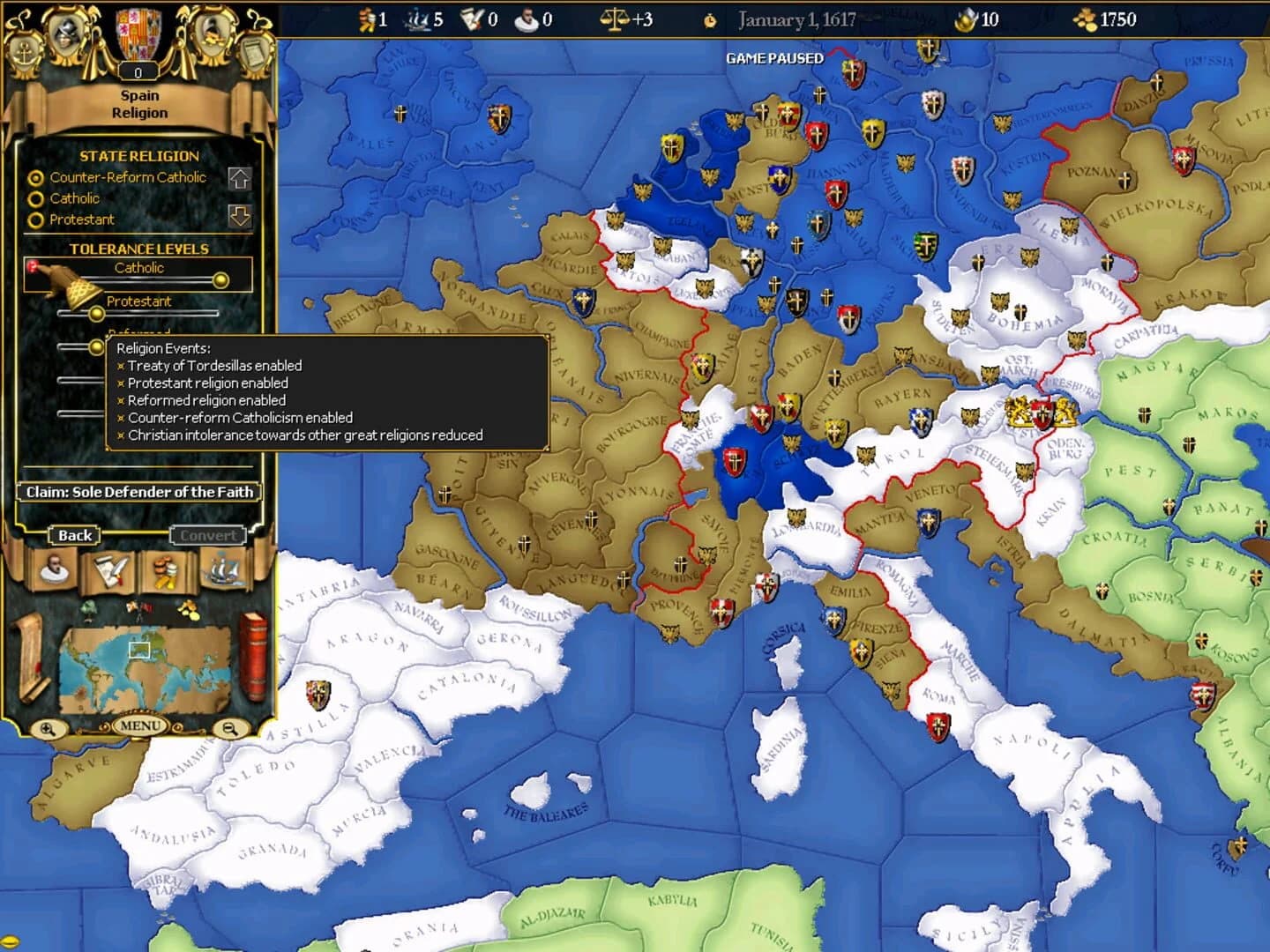Image resolution: width=1270 pixels, height=952 pixels.
Task: Select Catholic as the state religion
Action: pyautogui.click(x=35, y=198)
